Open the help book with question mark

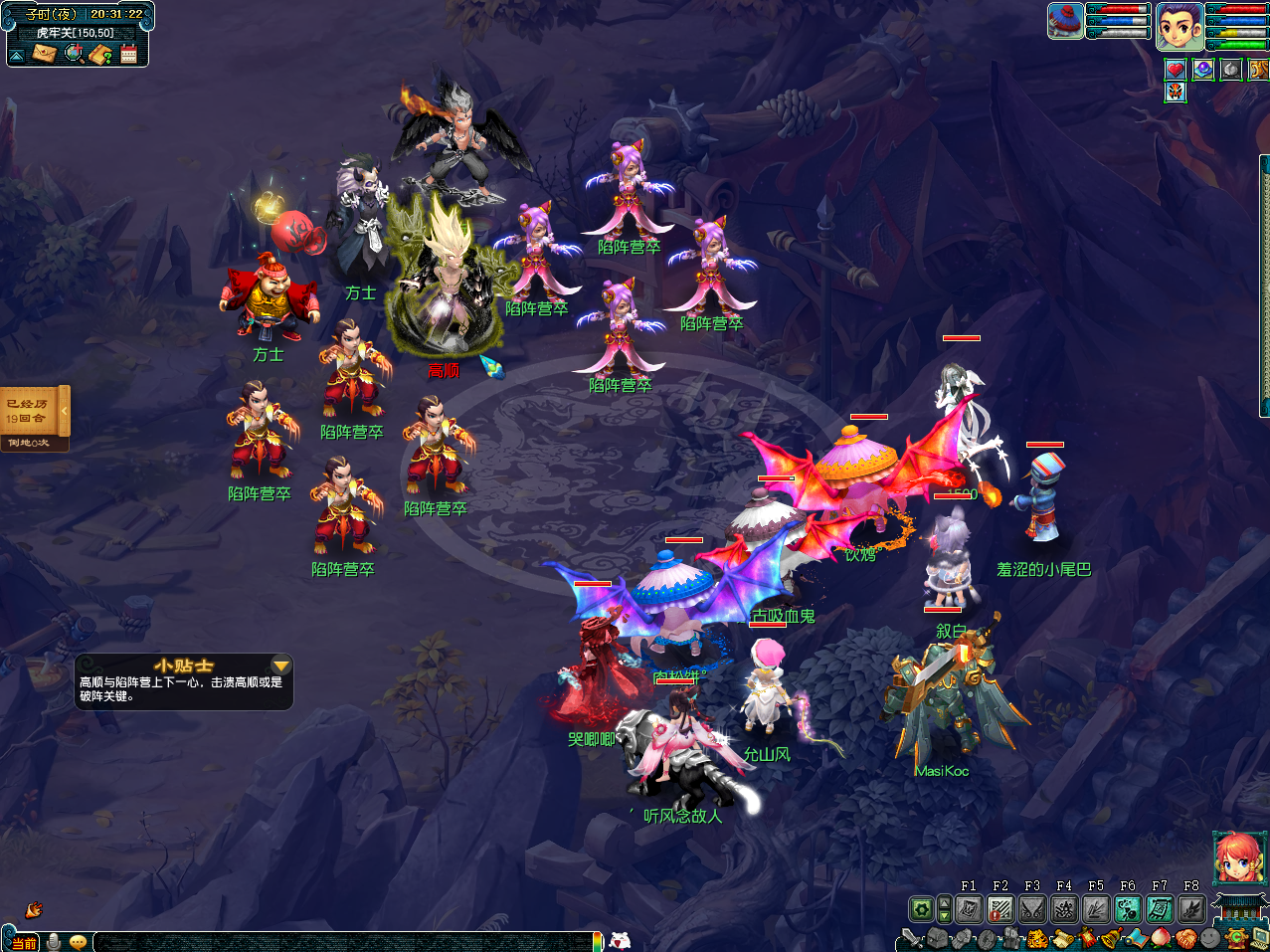(100, 54)
